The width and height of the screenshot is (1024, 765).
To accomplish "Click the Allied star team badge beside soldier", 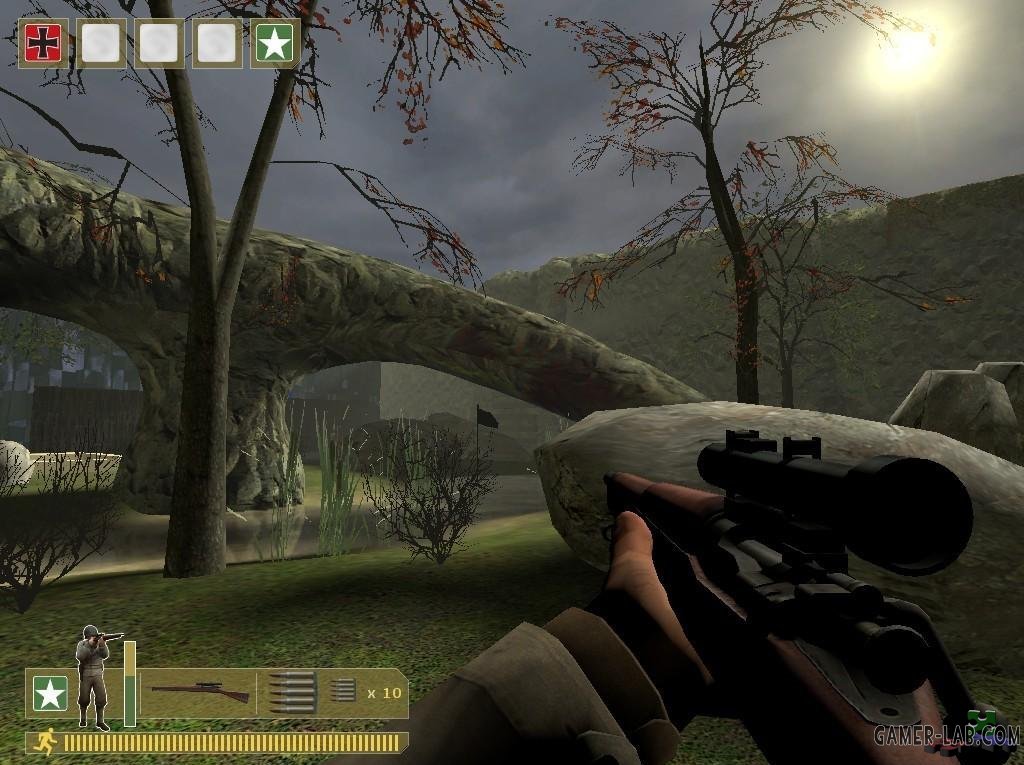I will point(50,693).
